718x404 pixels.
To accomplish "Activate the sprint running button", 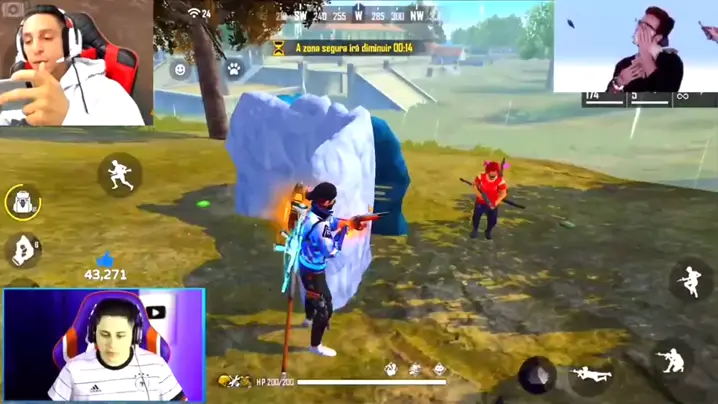I will (119, 174).
